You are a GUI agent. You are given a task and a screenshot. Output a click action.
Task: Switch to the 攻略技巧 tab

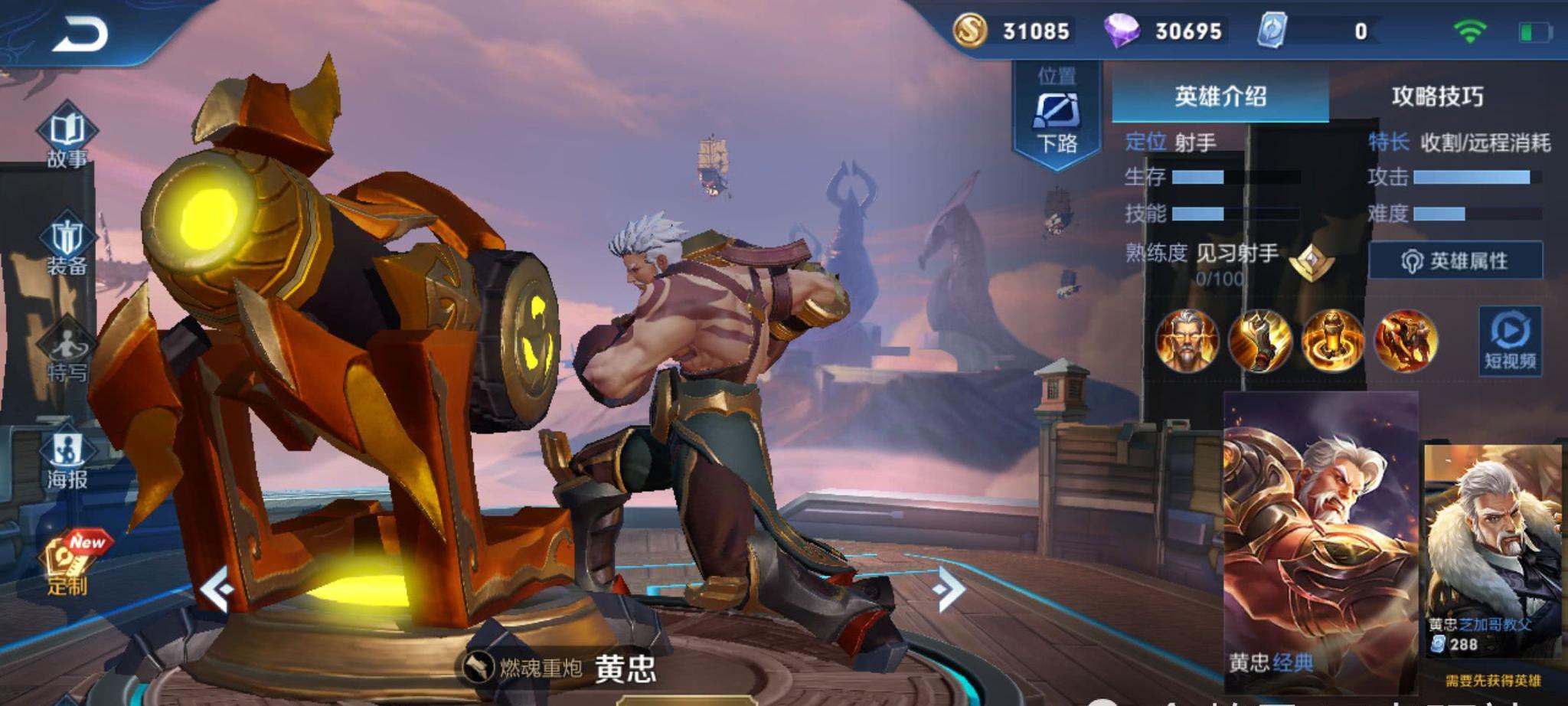(x=1437, y=96)
